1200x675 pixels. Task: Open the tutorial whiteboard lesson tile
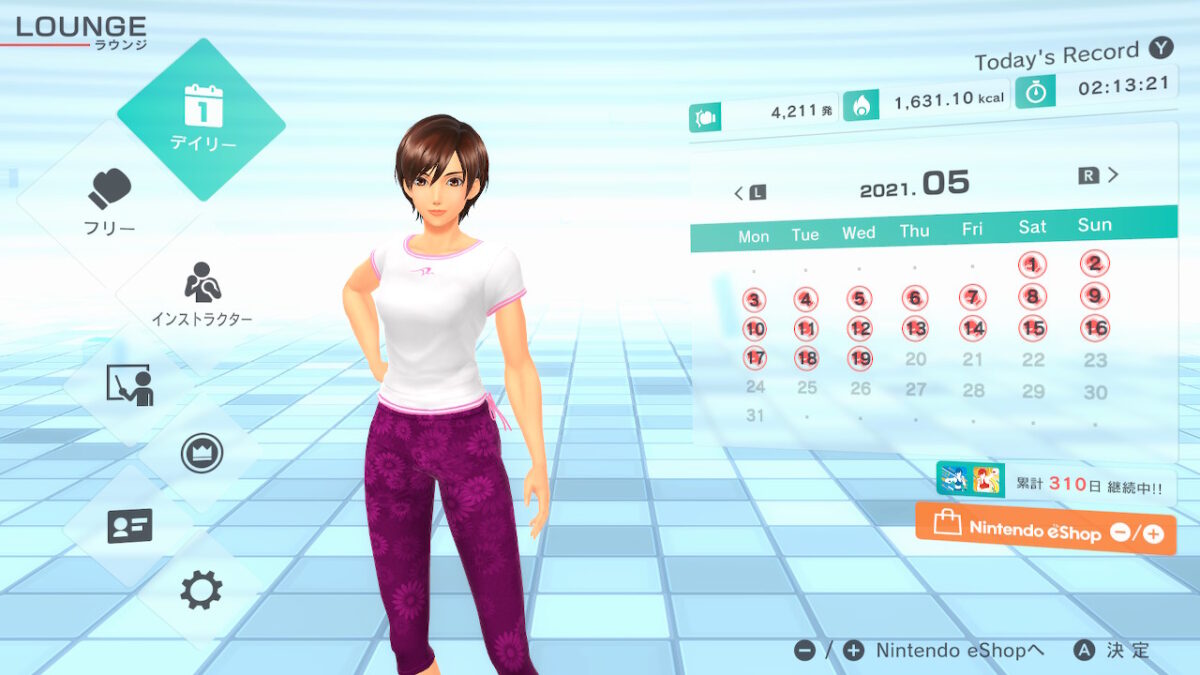pyautogui.click(x=129, y=385)
